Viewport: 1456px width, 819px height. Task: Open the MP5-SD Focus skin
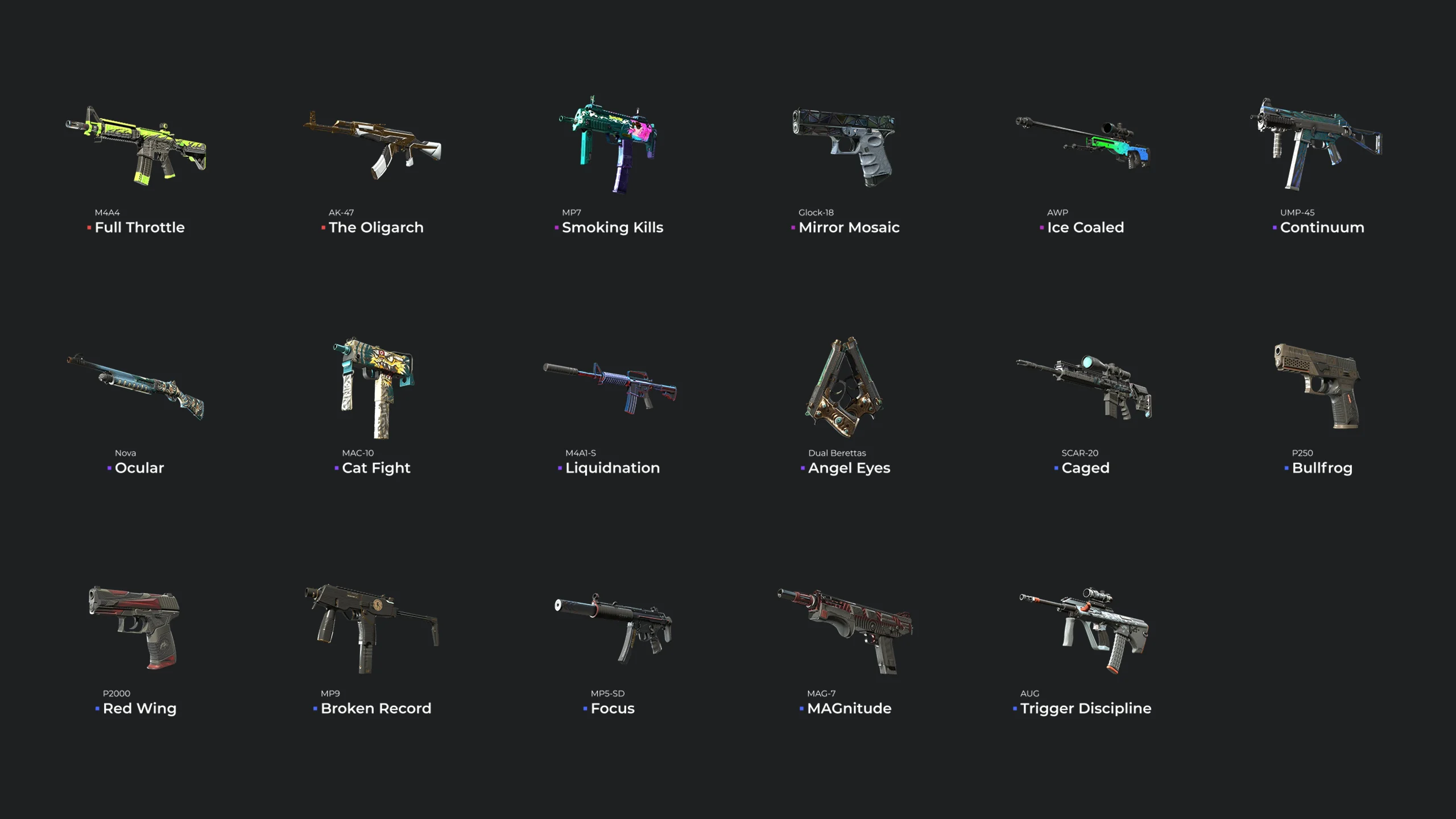(613, 628)
